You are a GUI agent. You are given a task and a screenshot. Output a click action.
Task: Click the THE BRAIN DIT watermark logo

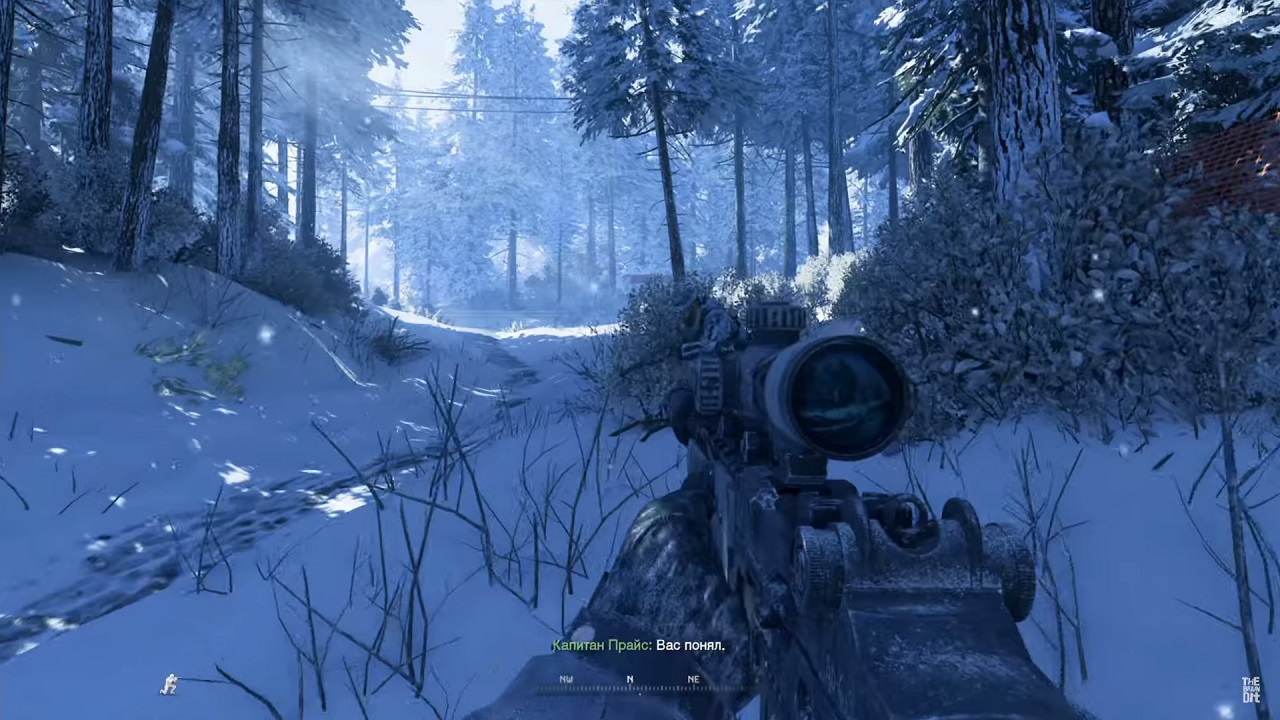[x=1251, y=689]
